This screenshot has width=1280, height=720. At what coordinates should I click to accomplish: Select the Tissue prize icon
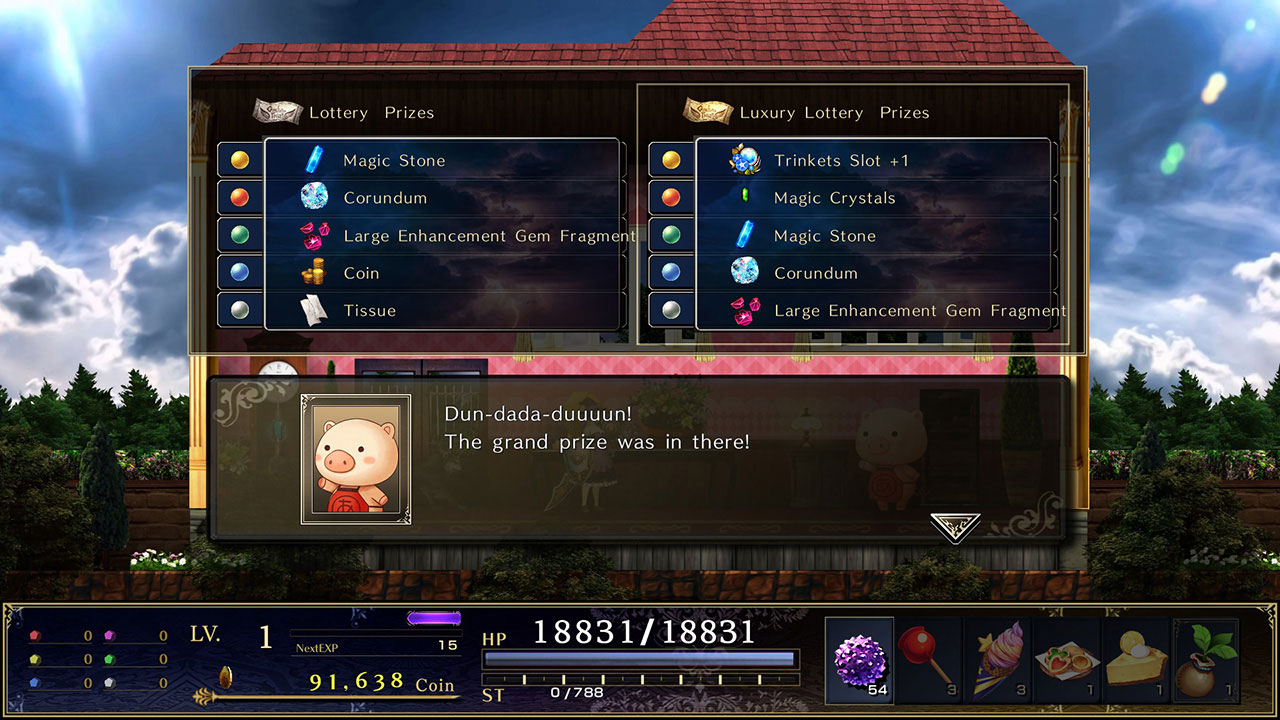[315, 310]
